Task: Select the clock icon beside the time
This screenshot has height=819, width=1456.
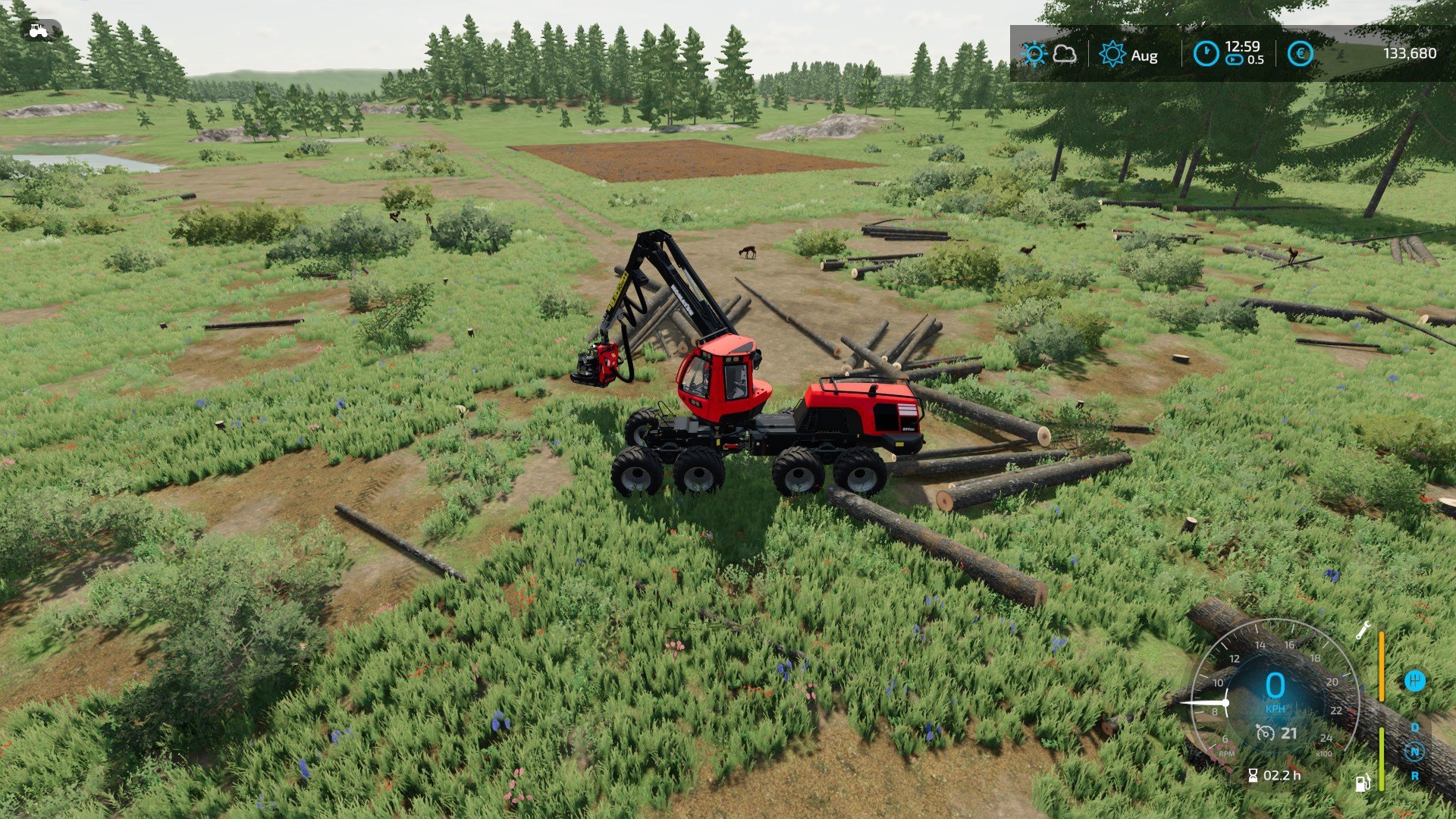Action: click(1206, 54)
